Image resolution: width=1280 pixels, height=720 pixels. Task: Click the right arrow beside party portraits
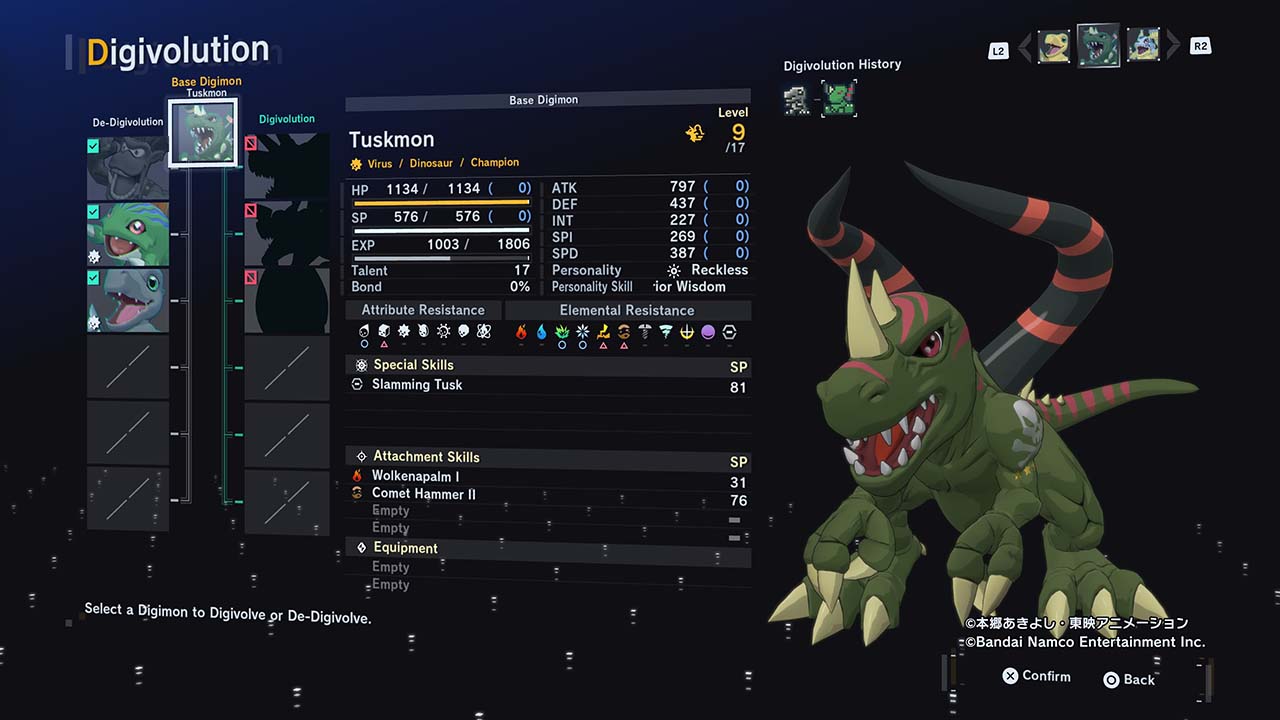(x=1173, y=46)
